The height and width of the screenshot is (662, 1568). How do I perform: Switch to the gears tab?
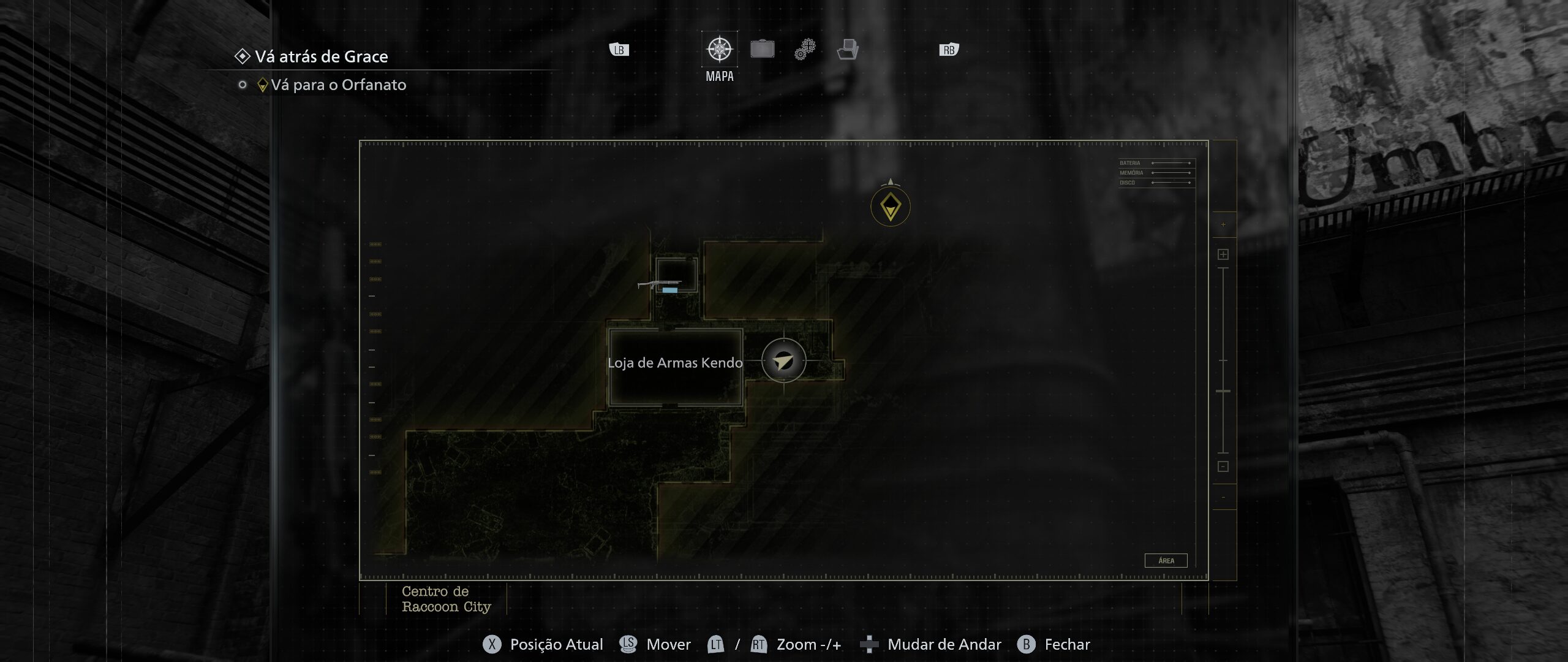coord(805,49)
